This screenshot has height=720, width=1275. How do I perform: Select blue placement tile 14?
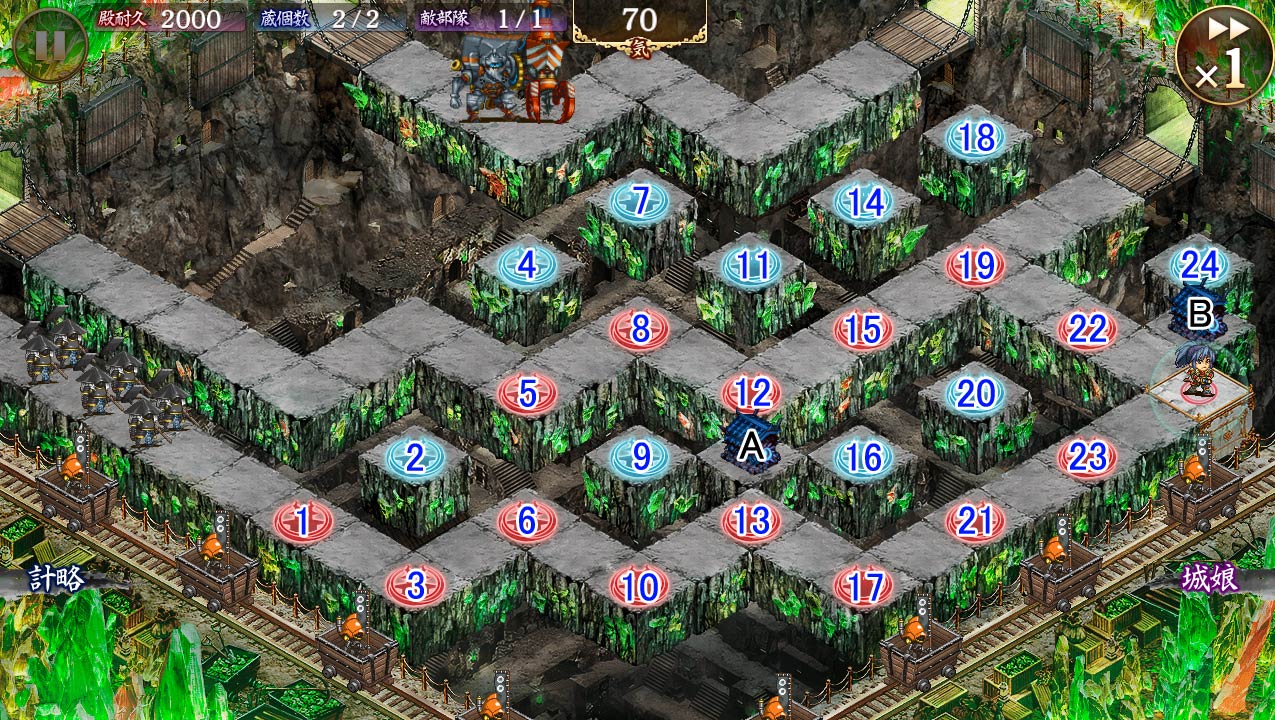863,202
